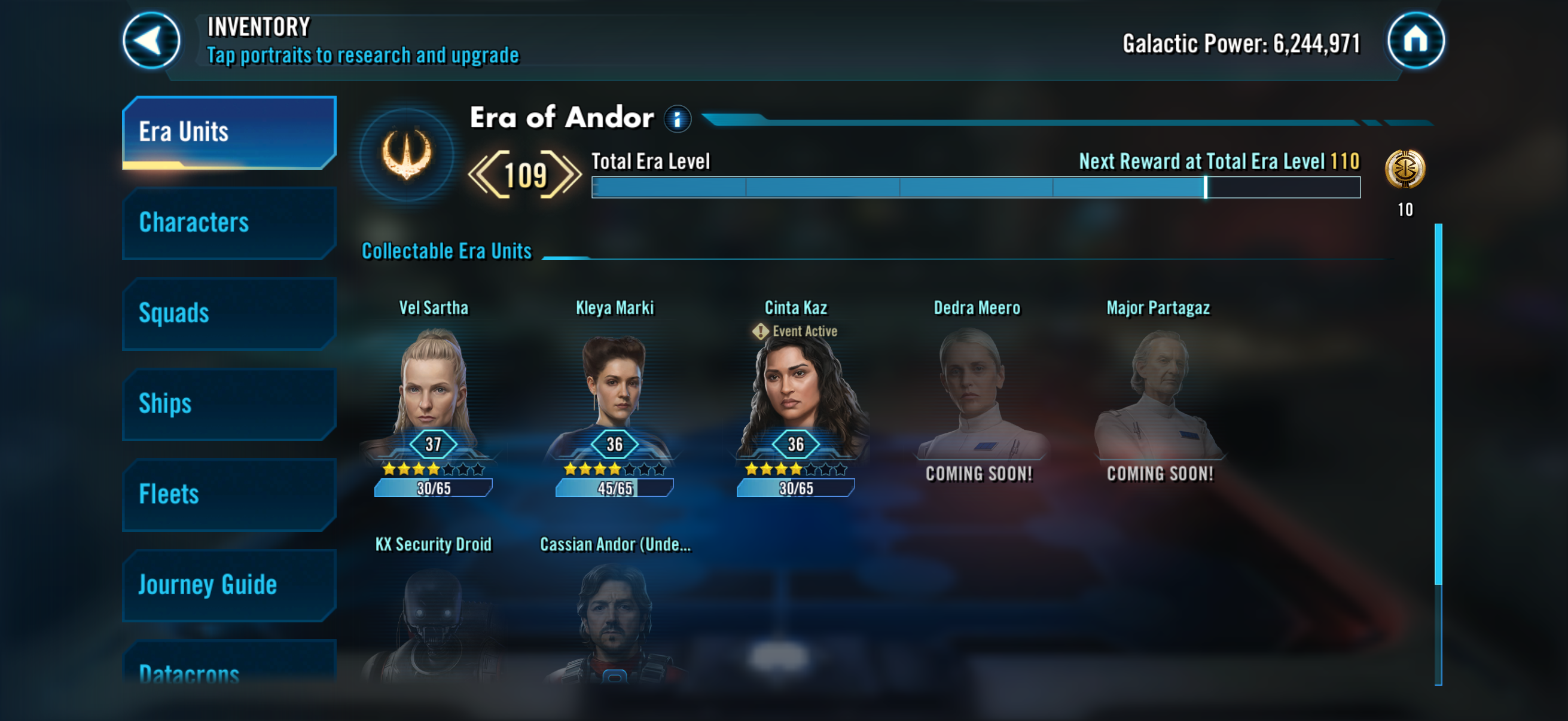This screenshot has width=1568, height=721.
Task: View Dedra Meero's coming soon portrait
Action: click(978, 396)
